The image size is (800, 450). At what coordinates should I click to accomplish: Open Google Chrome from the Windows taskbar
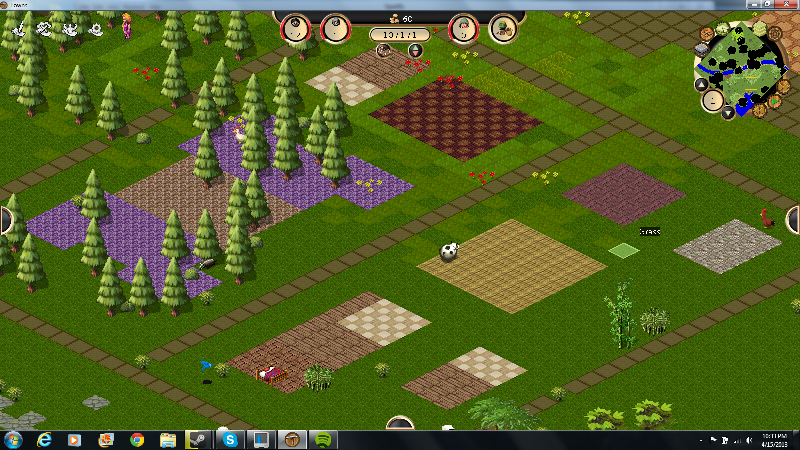[x=137, y=440]
